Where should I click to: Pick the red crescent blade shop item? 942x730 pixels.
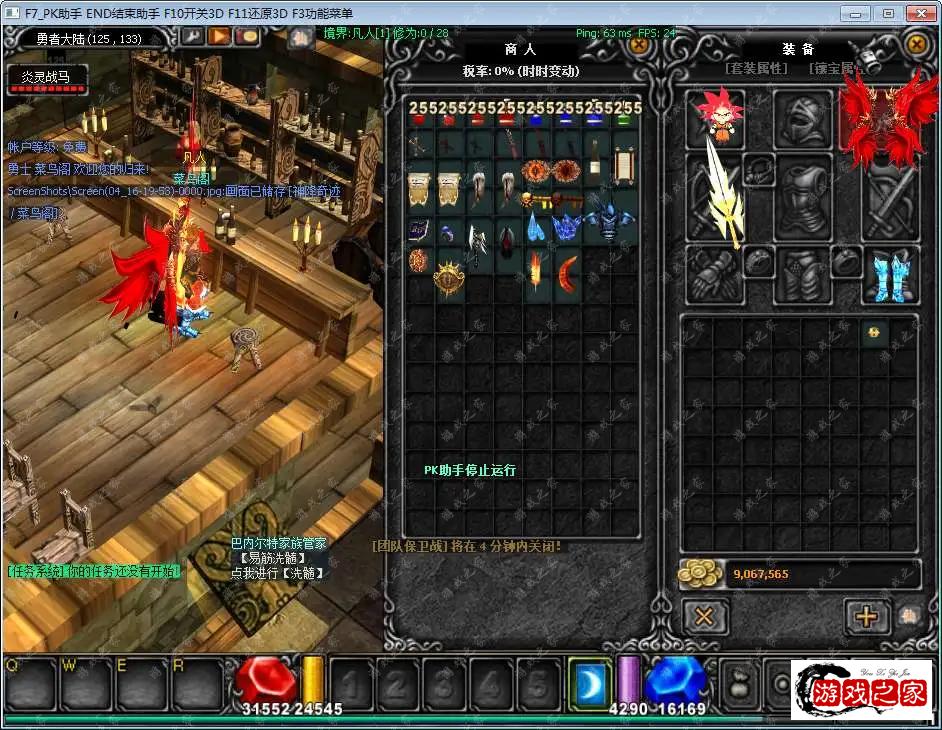(568, 270)
